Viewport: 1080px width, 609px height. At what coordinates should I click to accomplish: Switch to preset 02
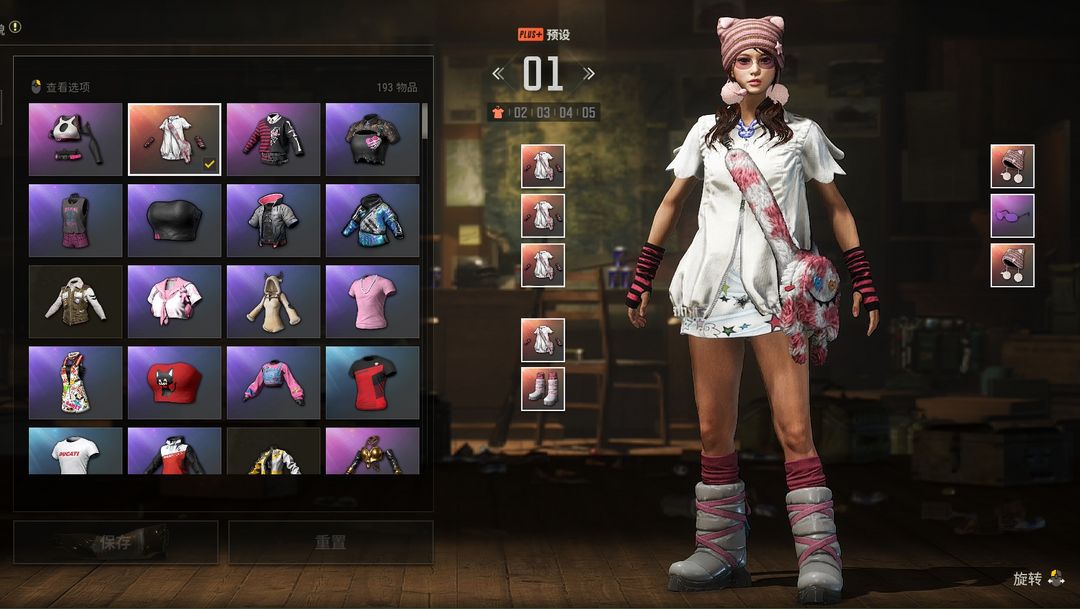pyautogui.click(x=520, y=113)
